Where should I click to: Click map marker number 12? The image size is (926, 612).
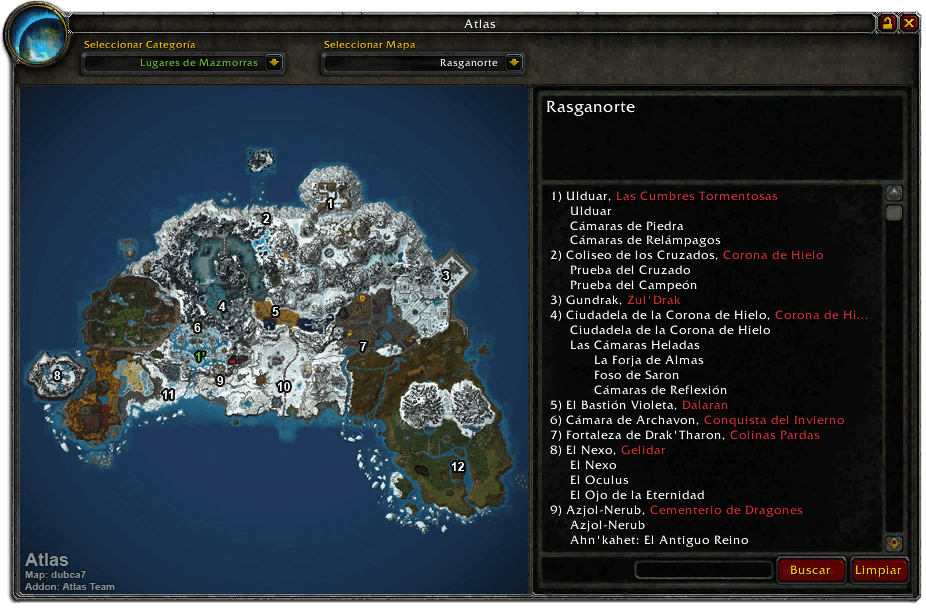(458, 467)
